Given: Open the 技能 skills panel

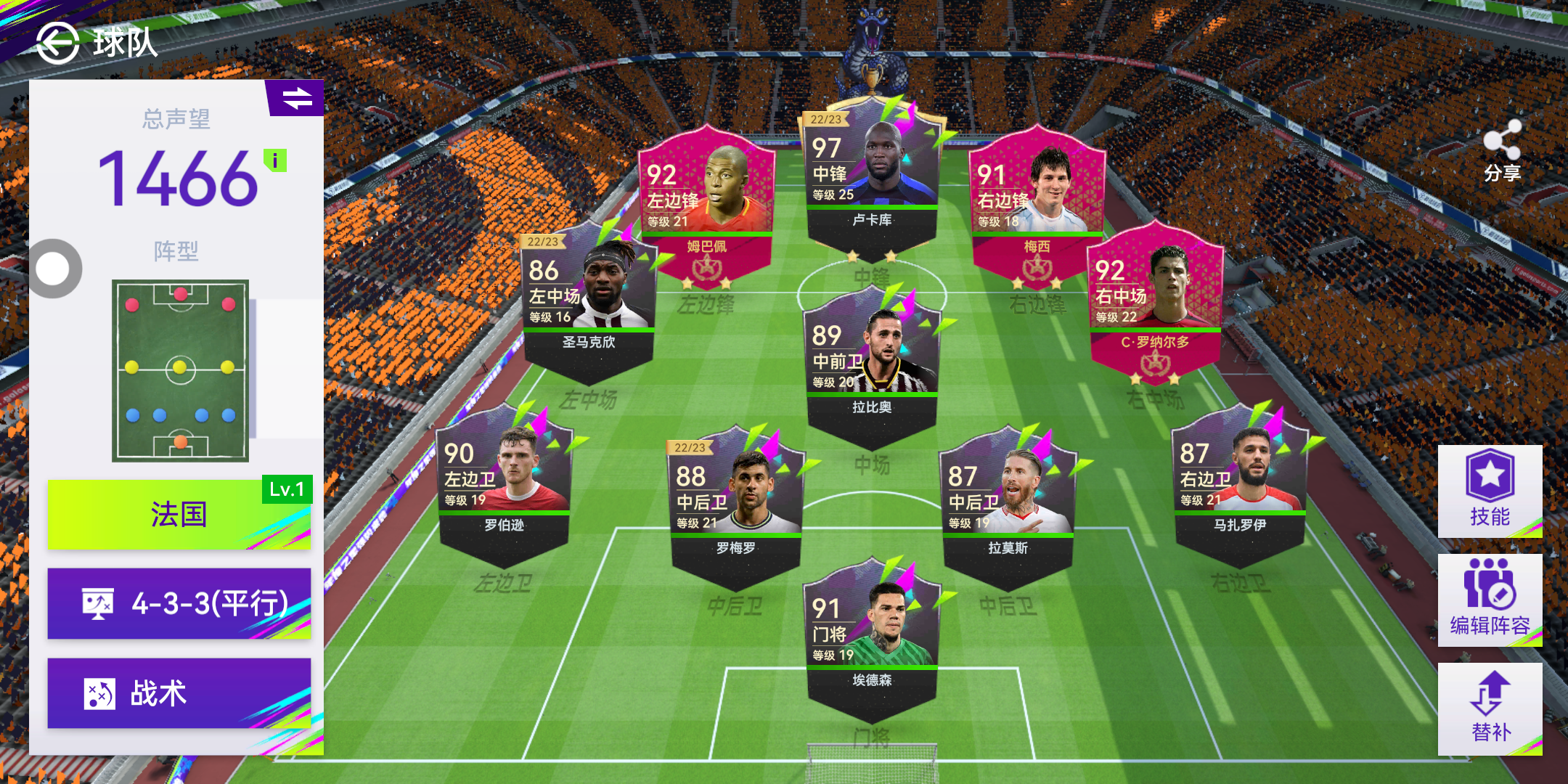Looking at the screenshot, I should click(1490, 491).
